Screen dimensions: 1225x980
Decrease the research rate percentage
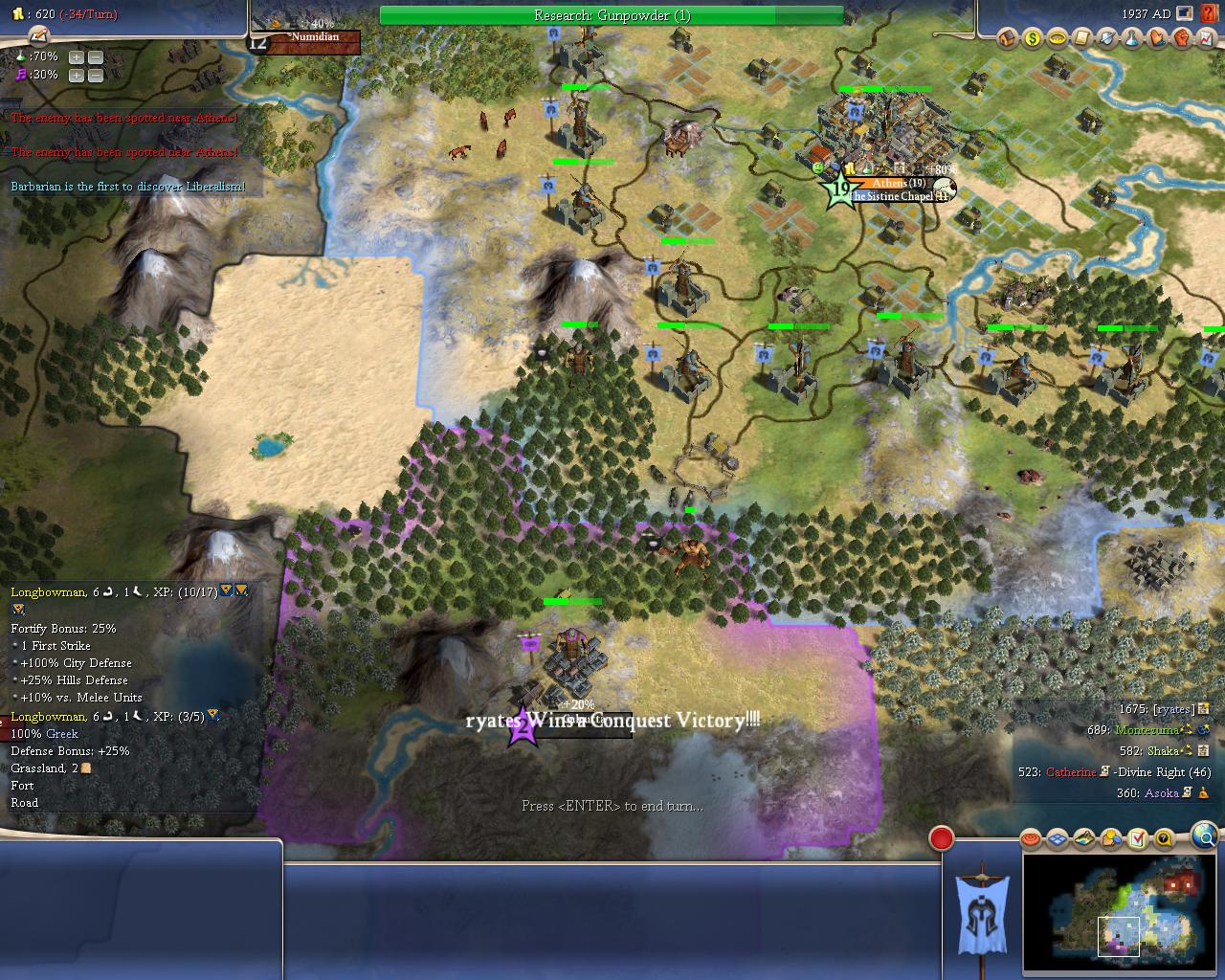[96, 56]
